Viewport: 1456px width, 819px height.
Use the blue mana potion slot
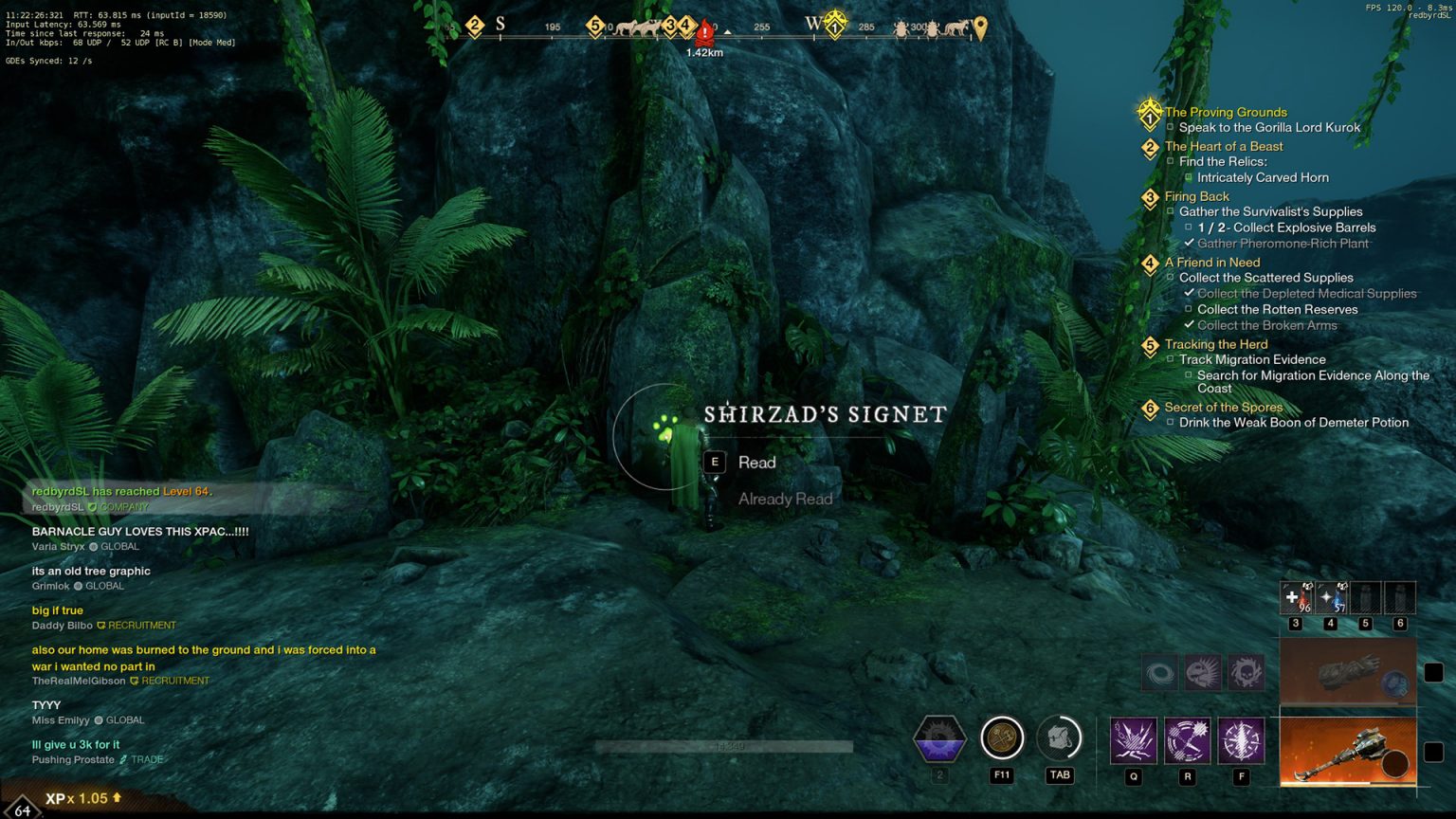coord(1330,598)
